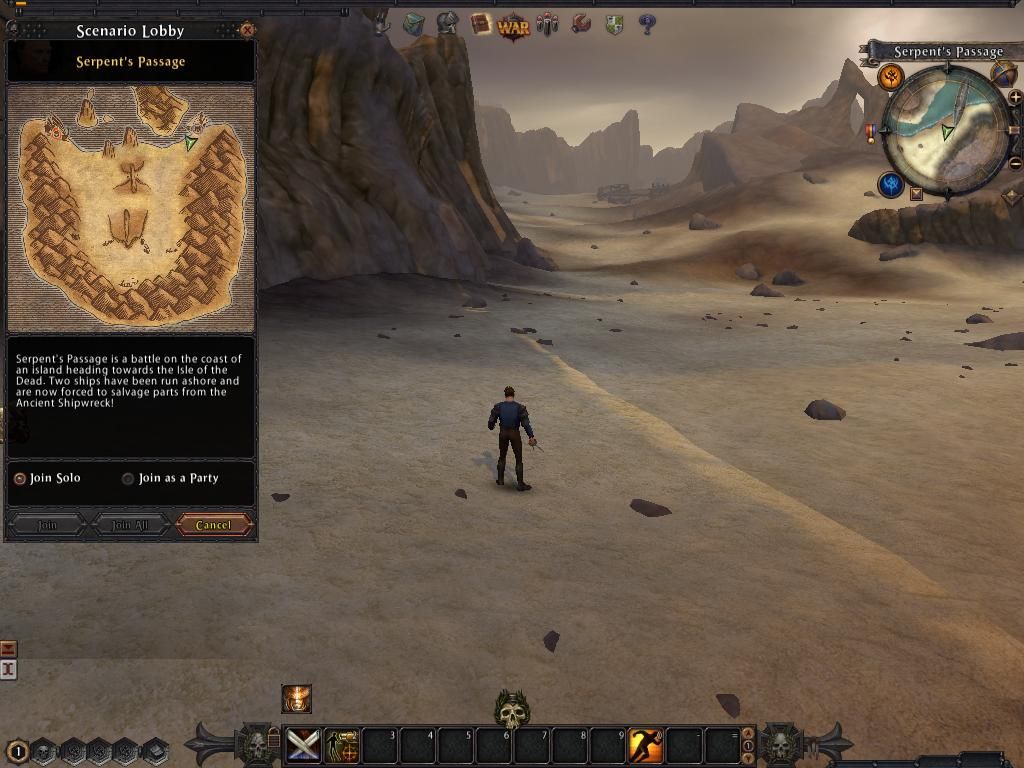Open the character helmet menu
The image size is (1024, 768).
coord(447,23)
